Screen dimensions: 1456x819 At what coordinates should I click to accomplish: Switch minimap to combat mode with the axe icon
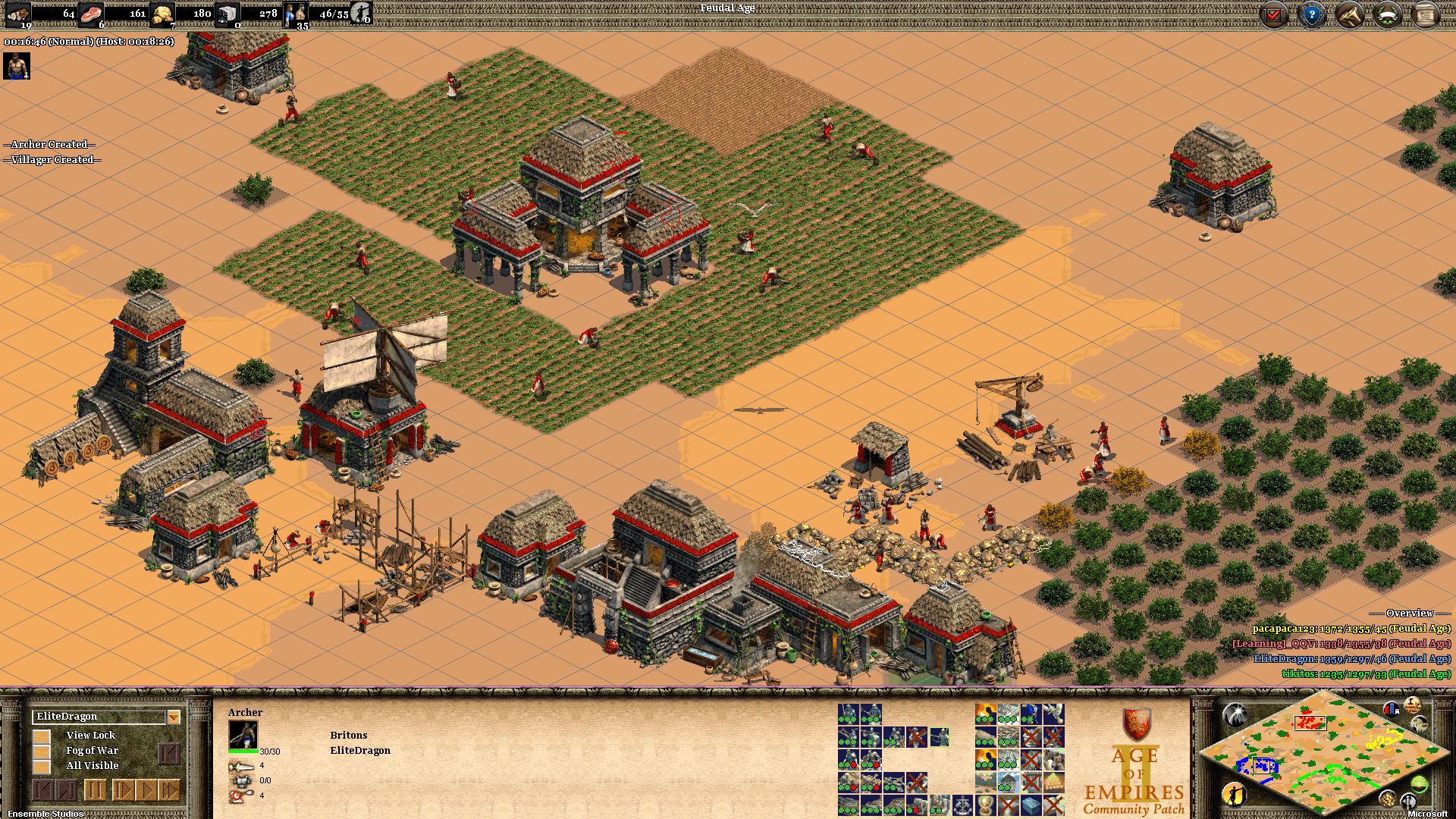[1408, 800]
